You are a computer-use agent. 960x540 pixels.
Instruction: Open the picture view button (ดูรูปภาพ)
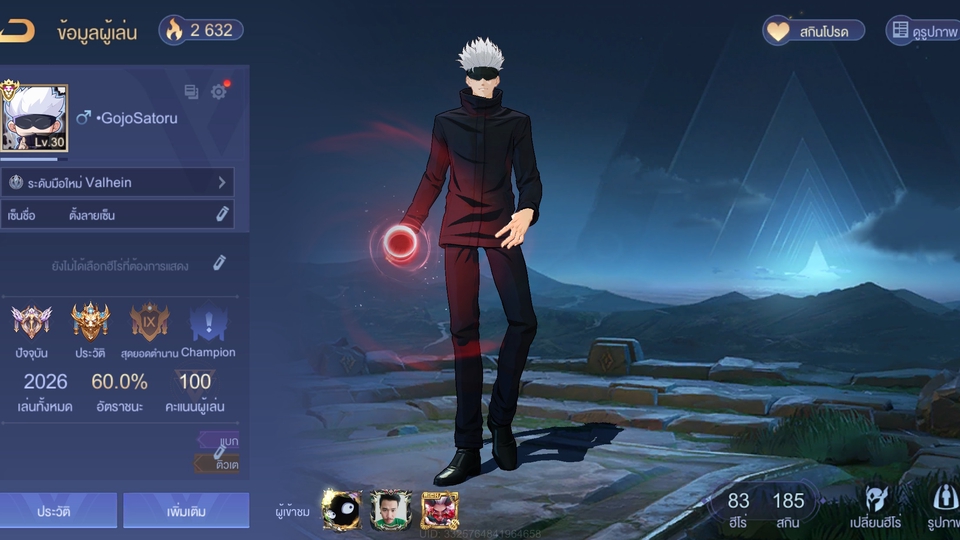tap(923, 31)
